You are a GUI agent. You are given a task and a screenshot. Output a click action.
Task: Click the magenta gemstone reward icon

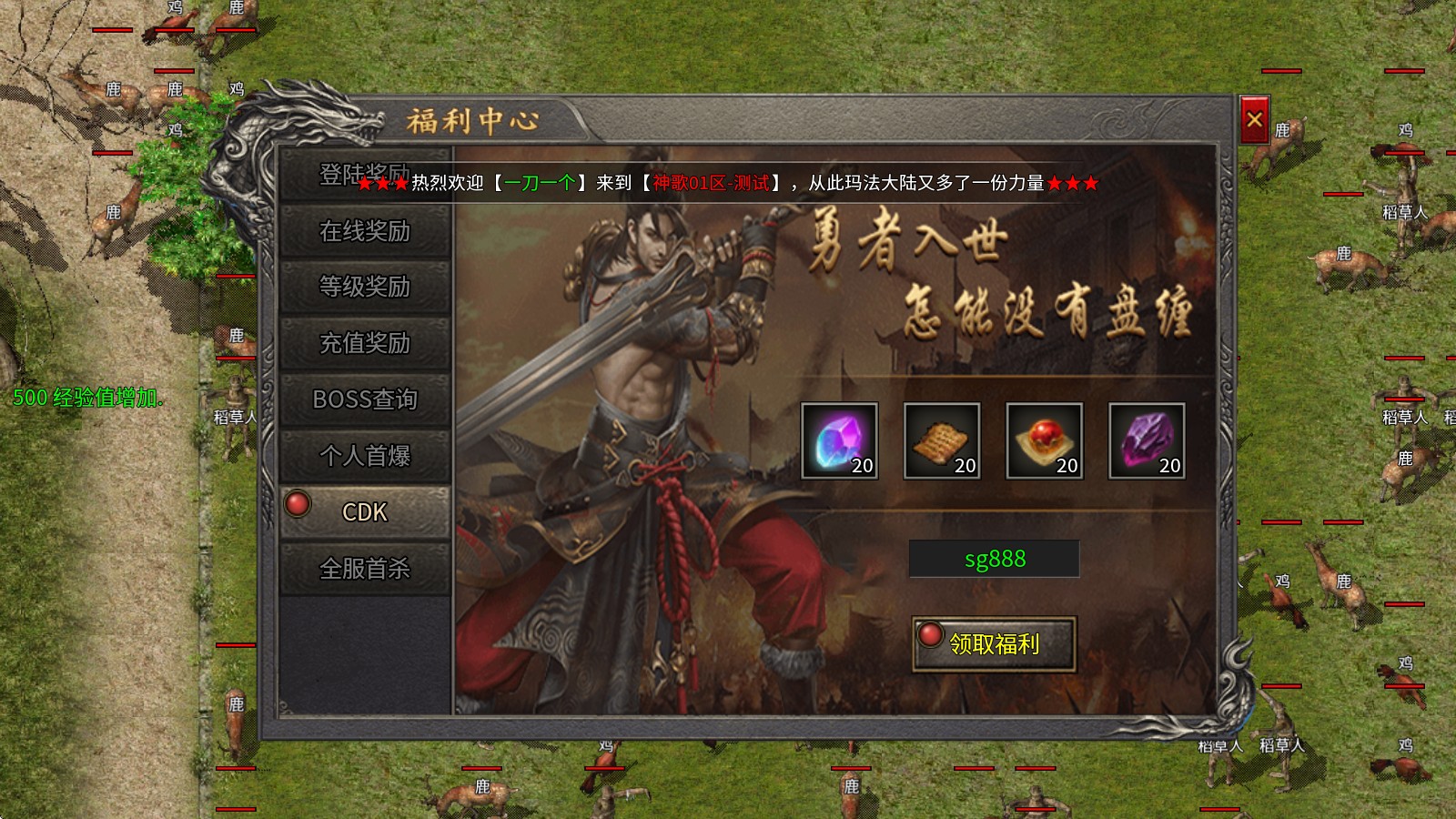click(1148, 440)
